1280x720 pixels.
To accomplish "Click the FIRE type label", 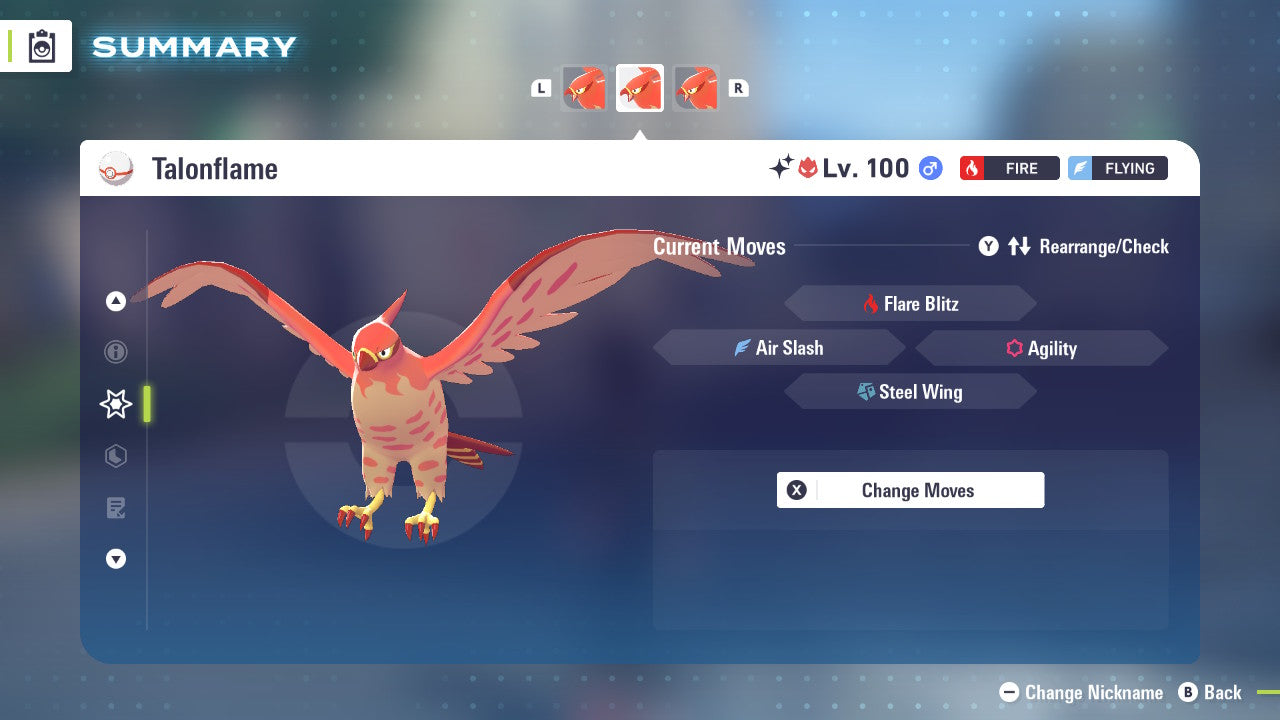I will tap(1010, 168).
